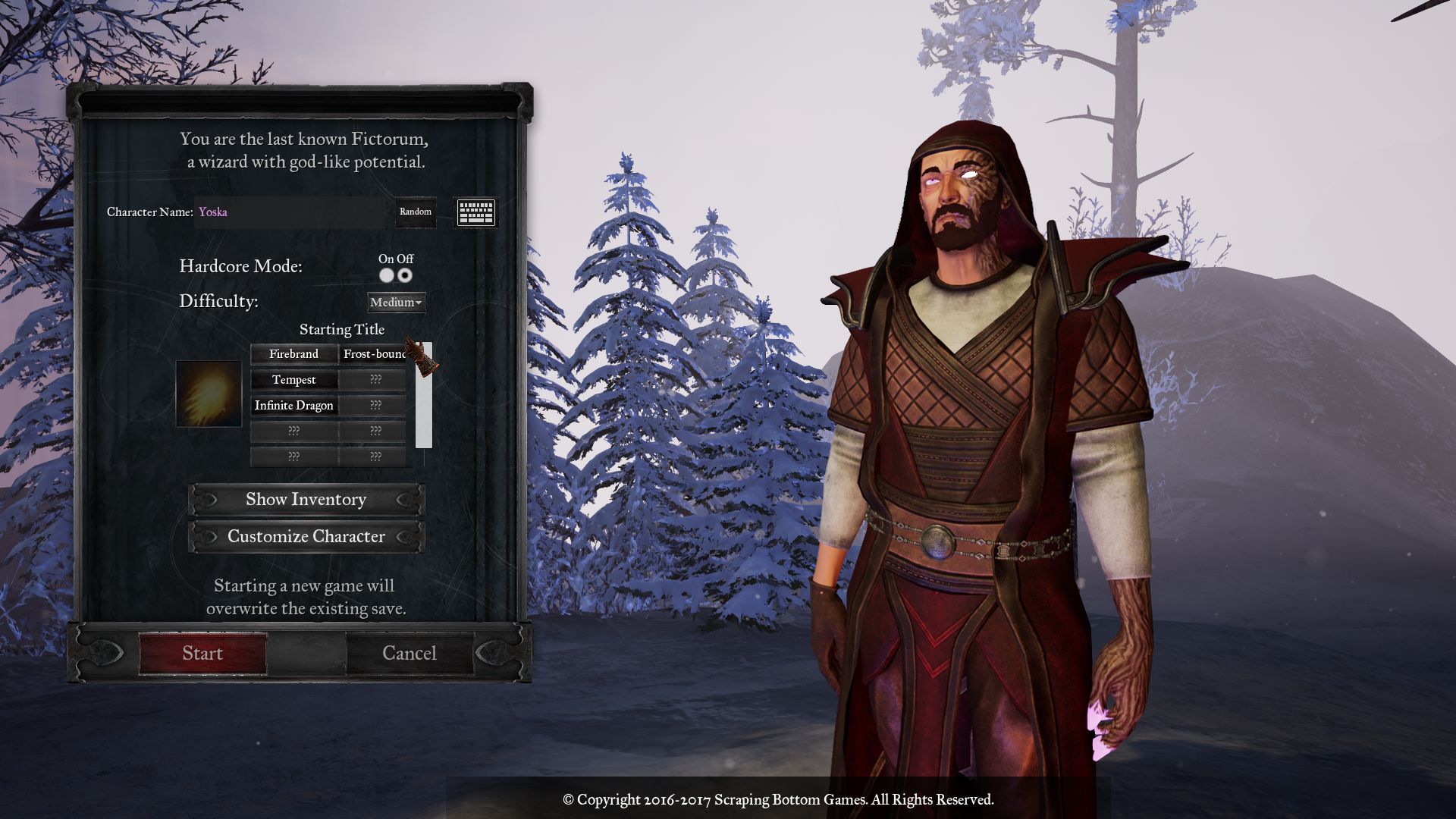The image size is (1456, 819).
Task: Open the on-screen keyboard icon
Action: (x=476, y=212)
